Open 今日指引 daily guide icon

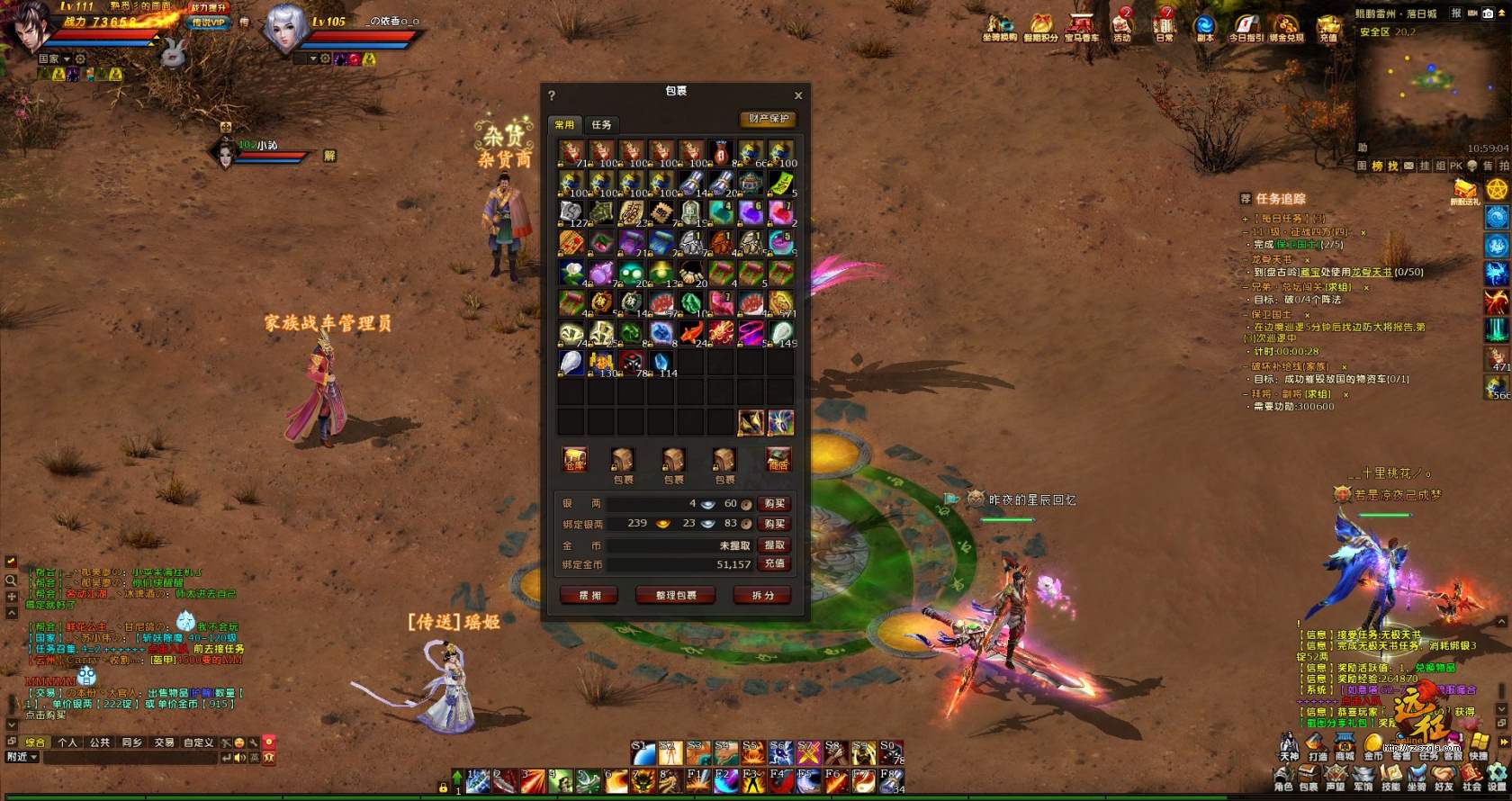(1246, 26)
